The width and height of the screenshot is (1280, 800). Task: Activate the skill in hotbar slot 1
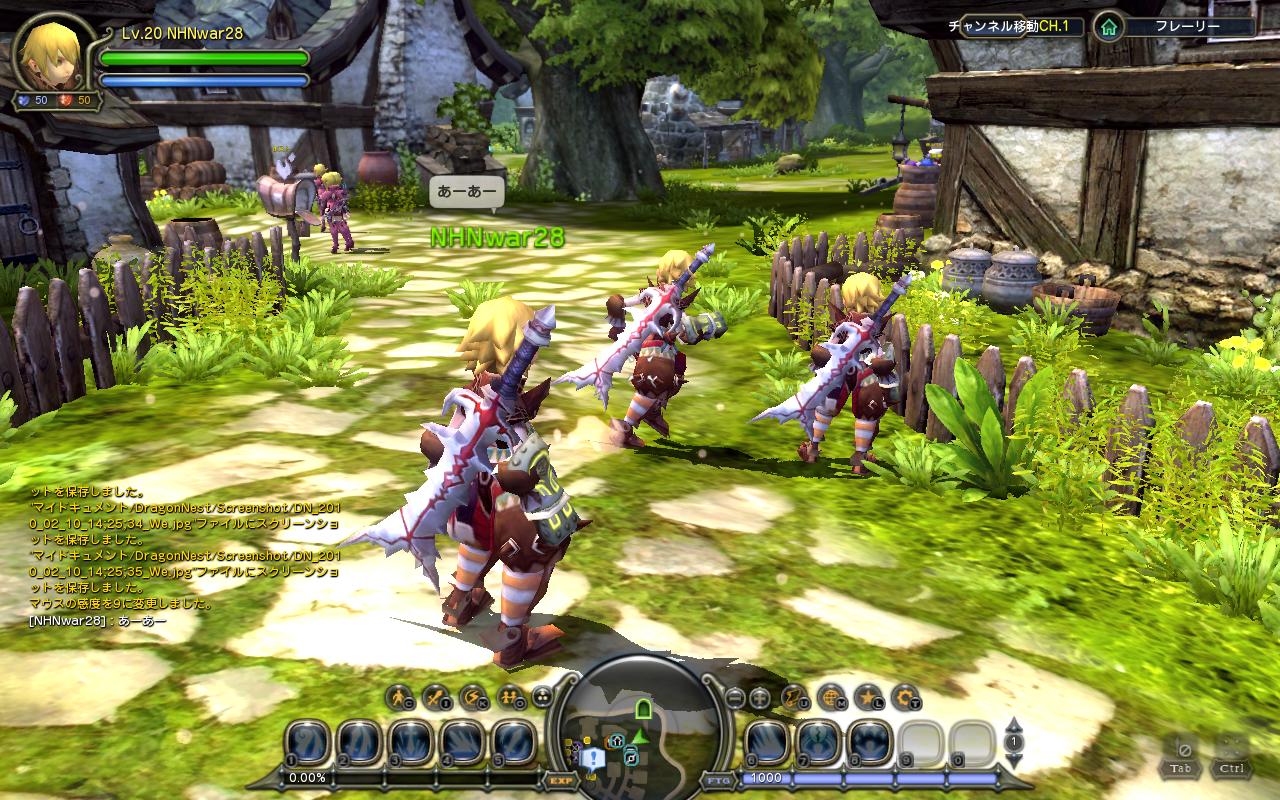point(307,743)
